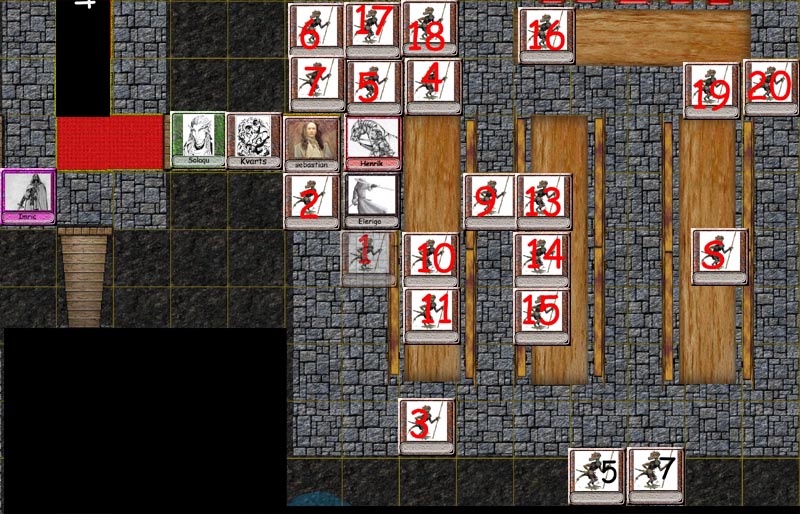This screenshot has width=800, height=514.
Task: Select the Elerigo swordsman token
Action: (x=371, y=201)
